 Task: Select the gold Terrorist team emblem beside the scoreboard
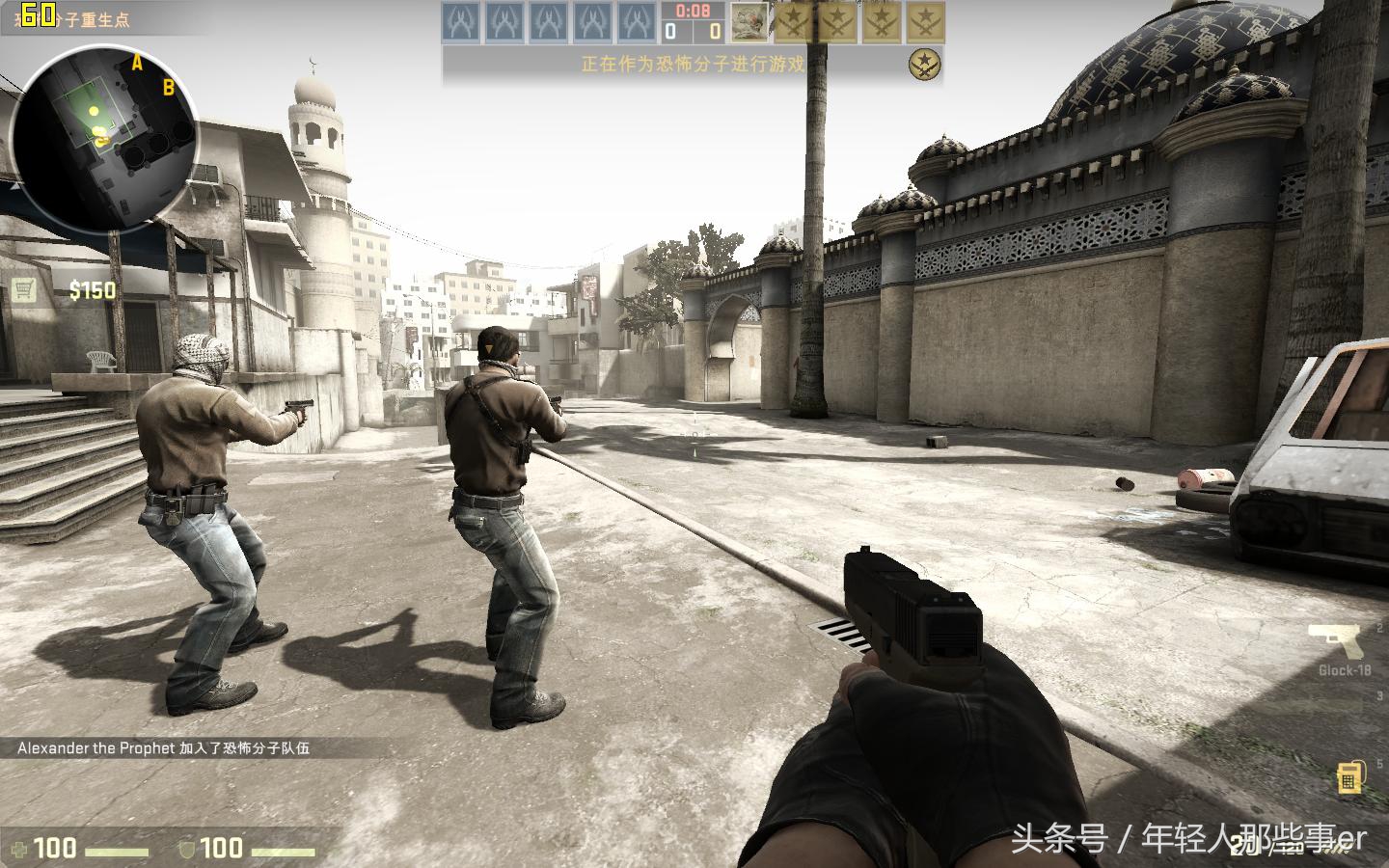[x=924, y=63]
